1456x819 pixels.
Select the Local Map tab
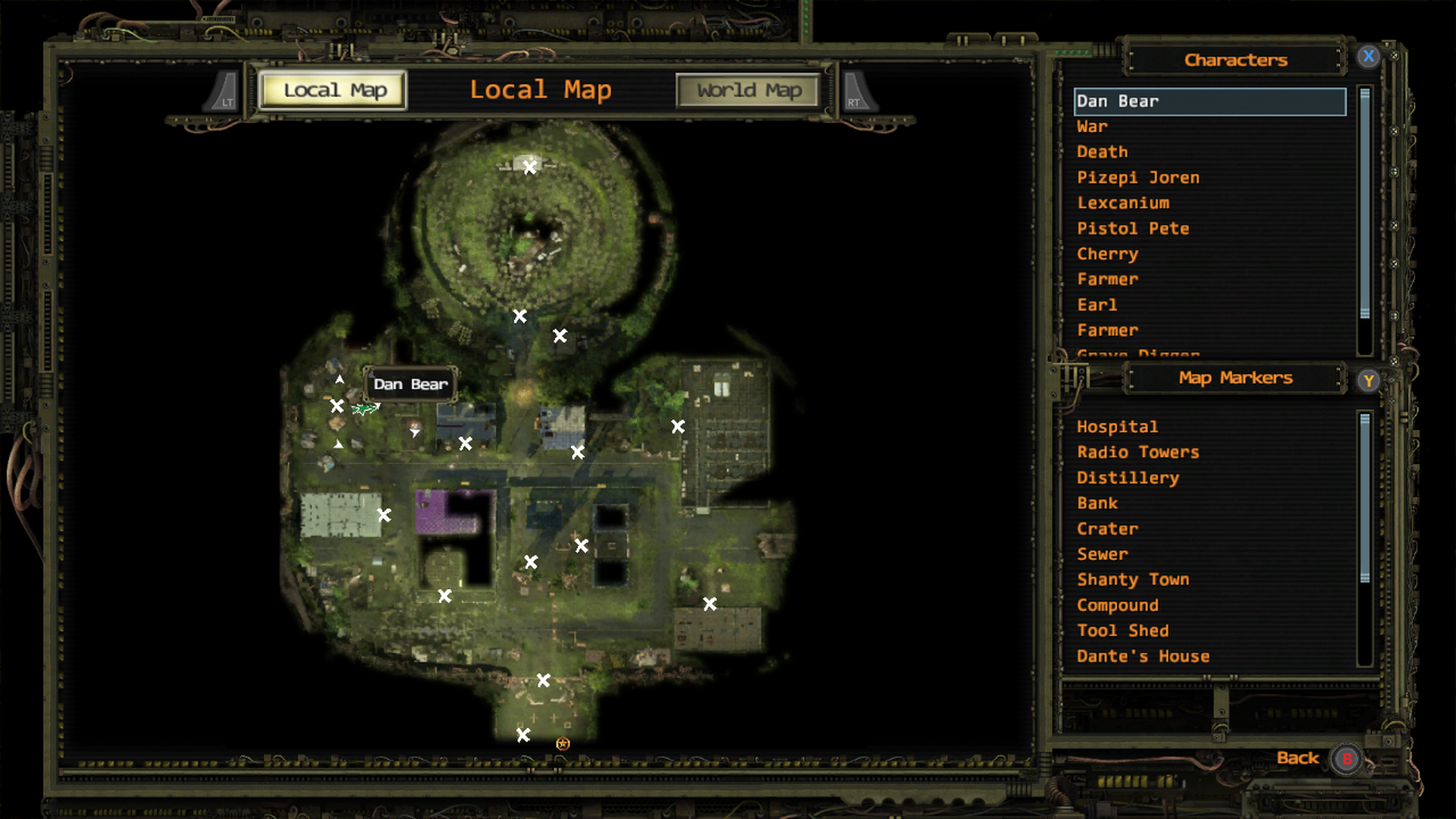coord(334,91)
